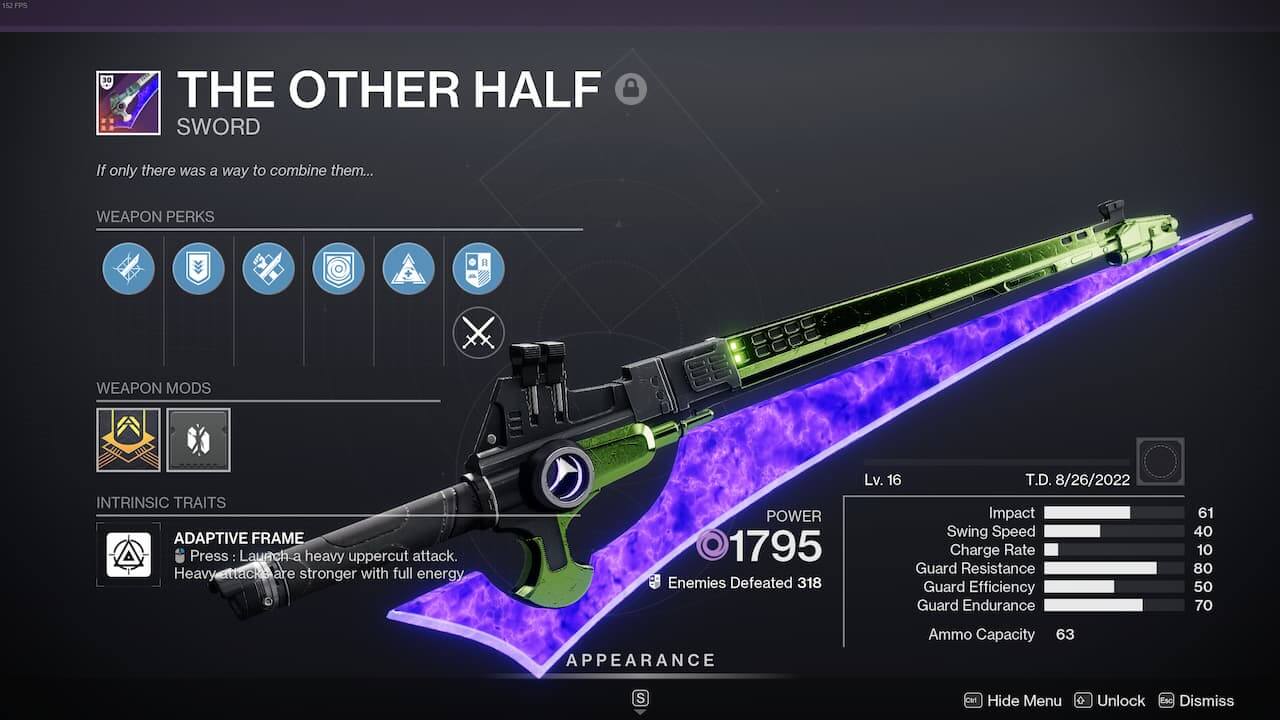The width and height of the screenshot is (1280, 720).
Task: Click the Adaptive Frame intrinsic trait icon
Action: (128, 554)
